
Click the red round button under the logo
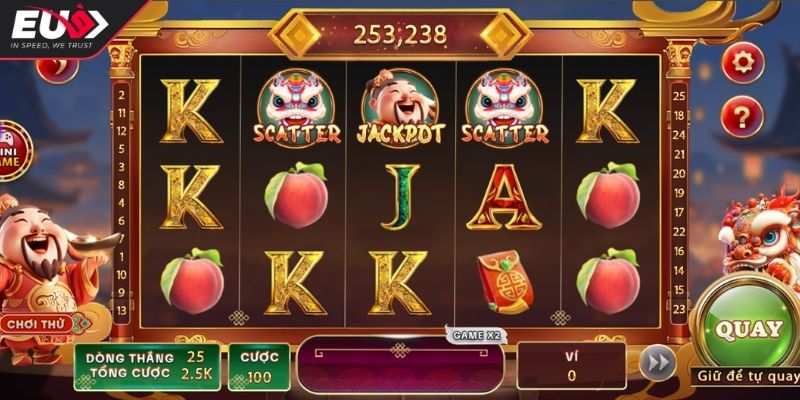[56, 68]
